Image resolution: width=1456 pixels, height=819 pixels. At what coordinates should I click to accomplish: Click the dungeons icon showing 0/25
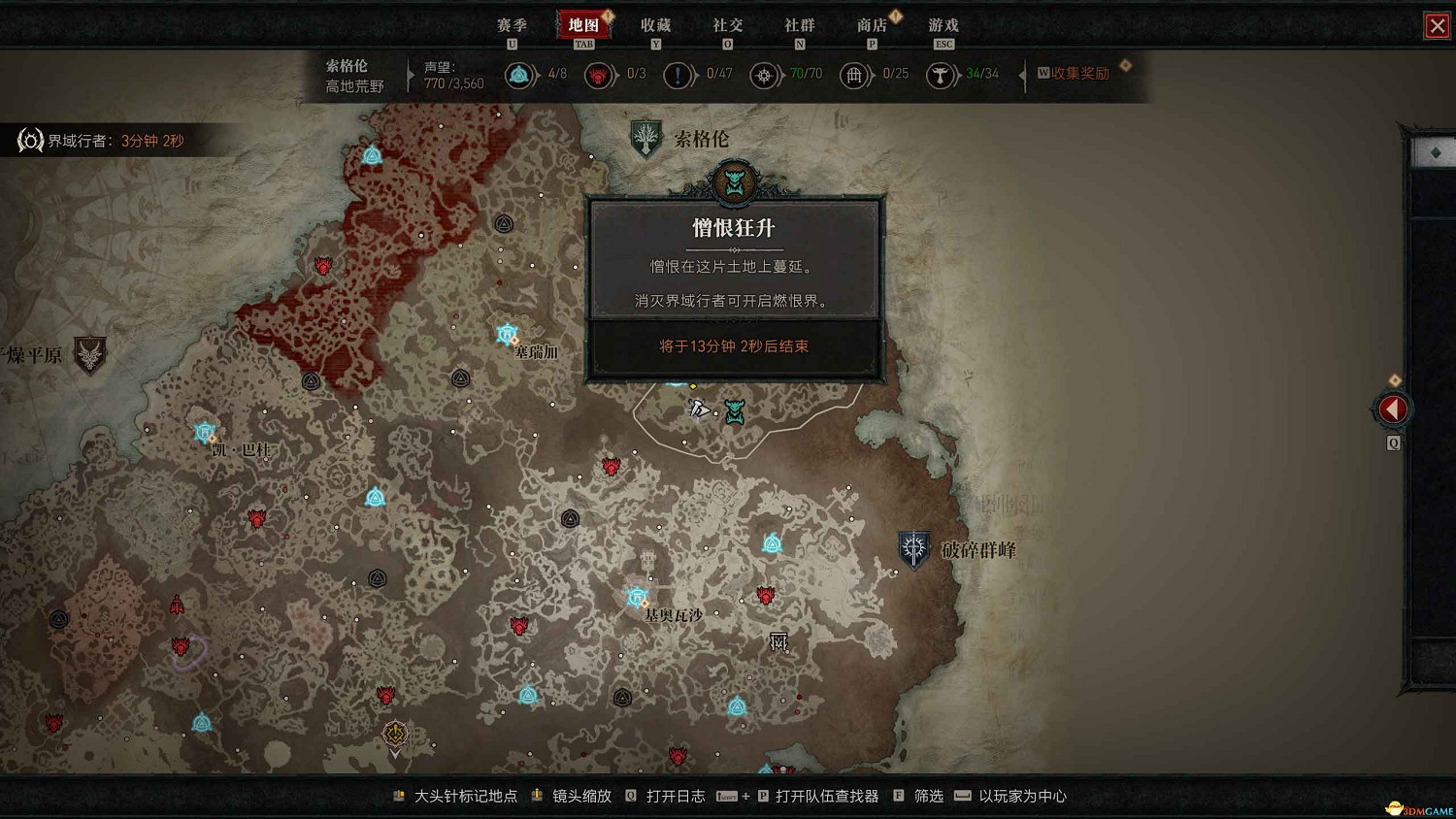coord(855,74)
